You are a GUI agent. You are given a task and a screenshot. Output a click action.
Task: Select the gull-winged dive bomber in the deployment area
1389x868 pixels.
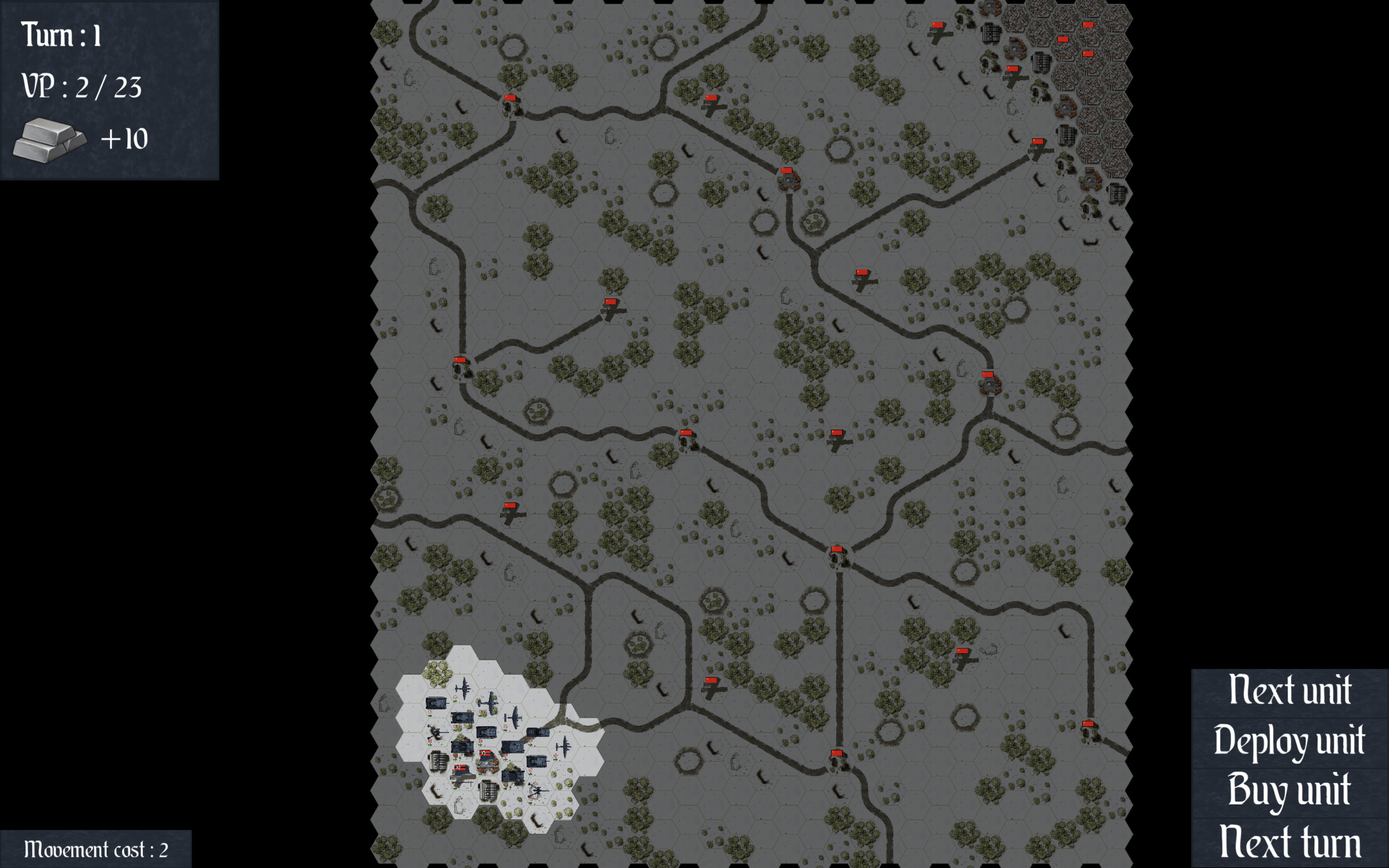tap(514, 718)
